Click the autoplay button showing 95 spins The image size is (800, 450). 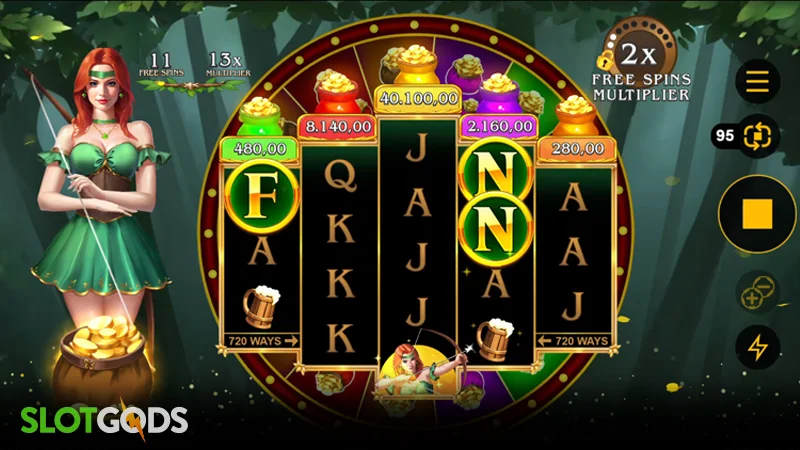coord(757,136)
